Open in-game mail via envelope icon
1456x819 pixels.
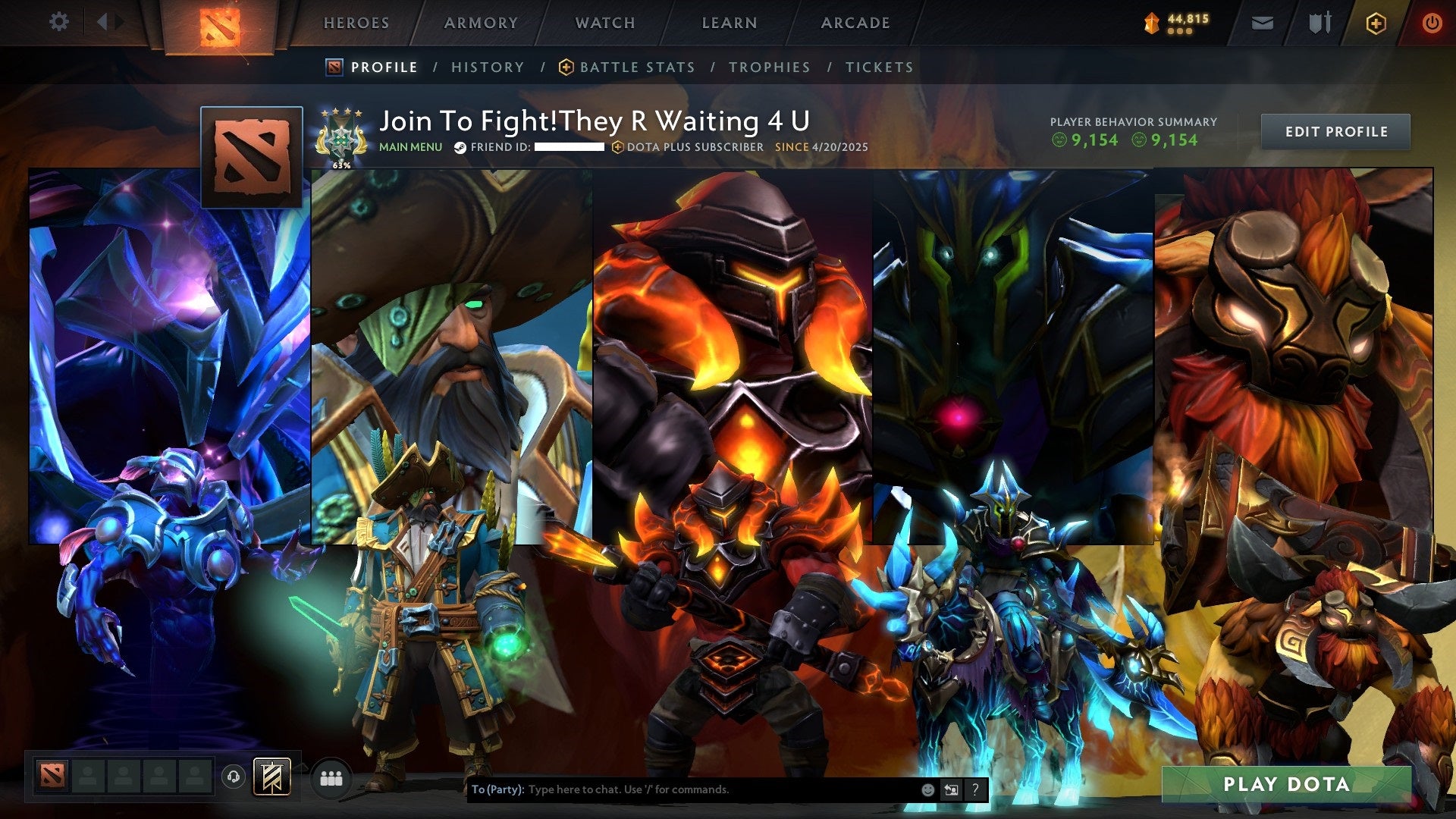[1263, 23]
